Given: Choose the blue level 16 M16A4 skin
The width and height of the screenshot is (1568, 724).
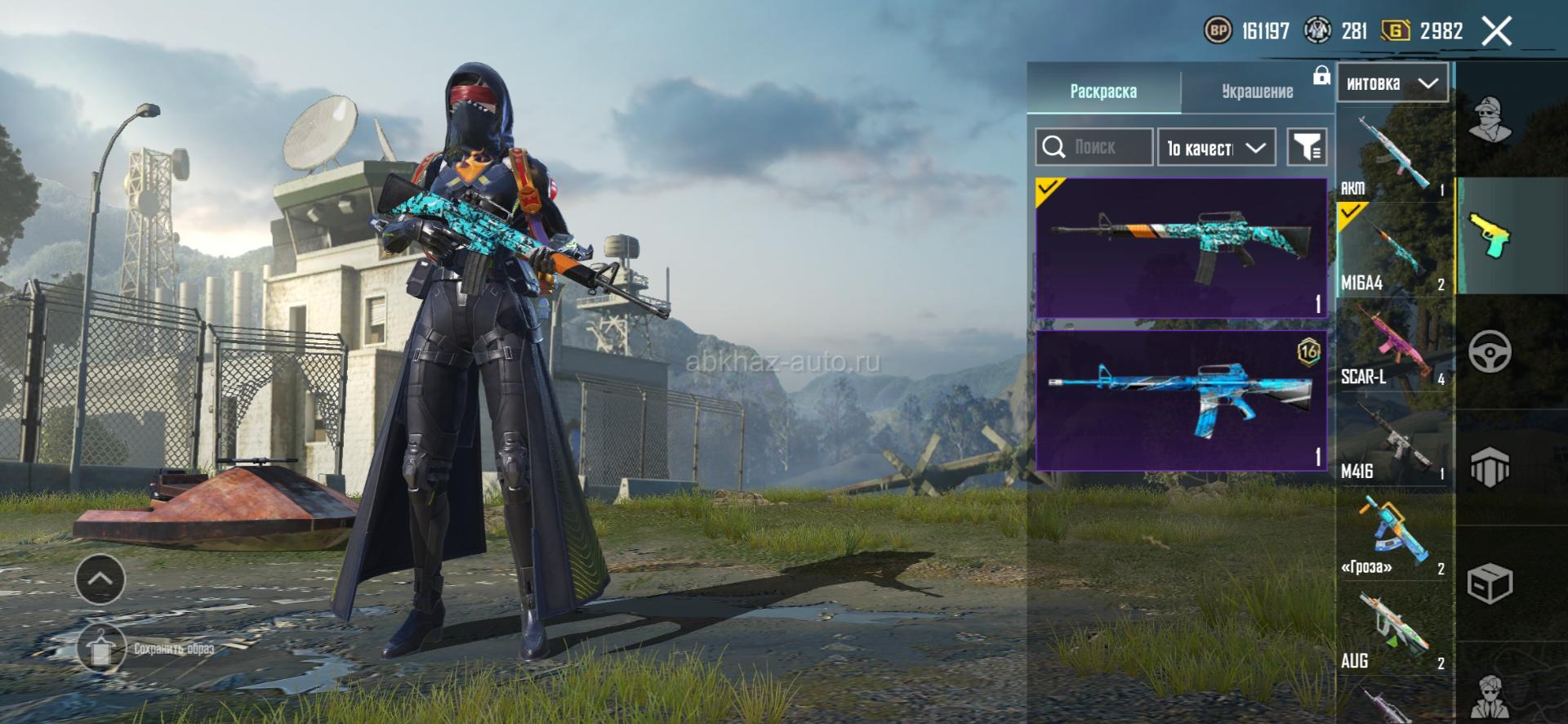Looking at the screenshot, I should pos(1181,400).
